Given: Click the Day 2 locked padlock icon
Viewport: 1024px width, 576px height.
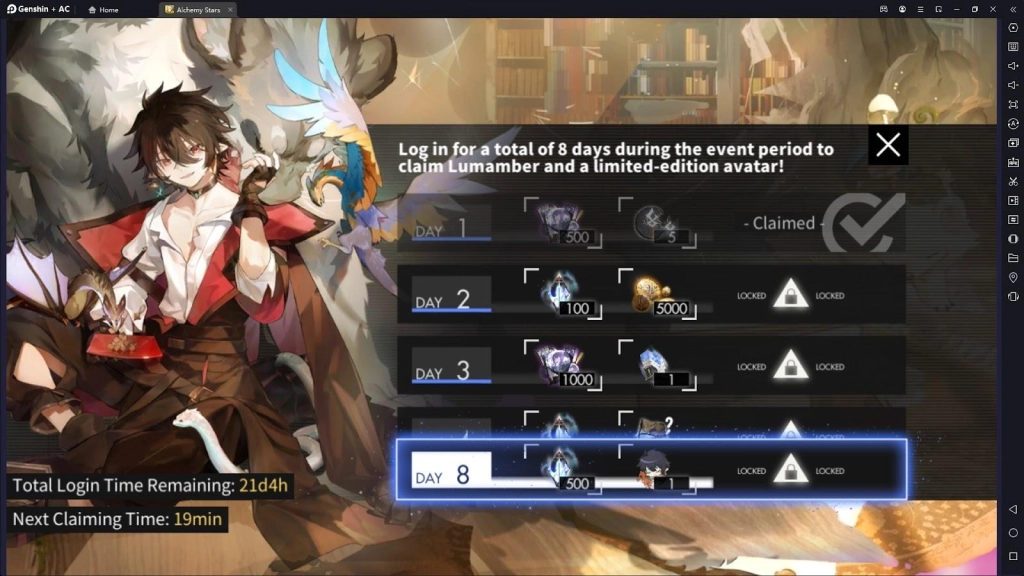Looking at the screenshot, I should (791, 295).
